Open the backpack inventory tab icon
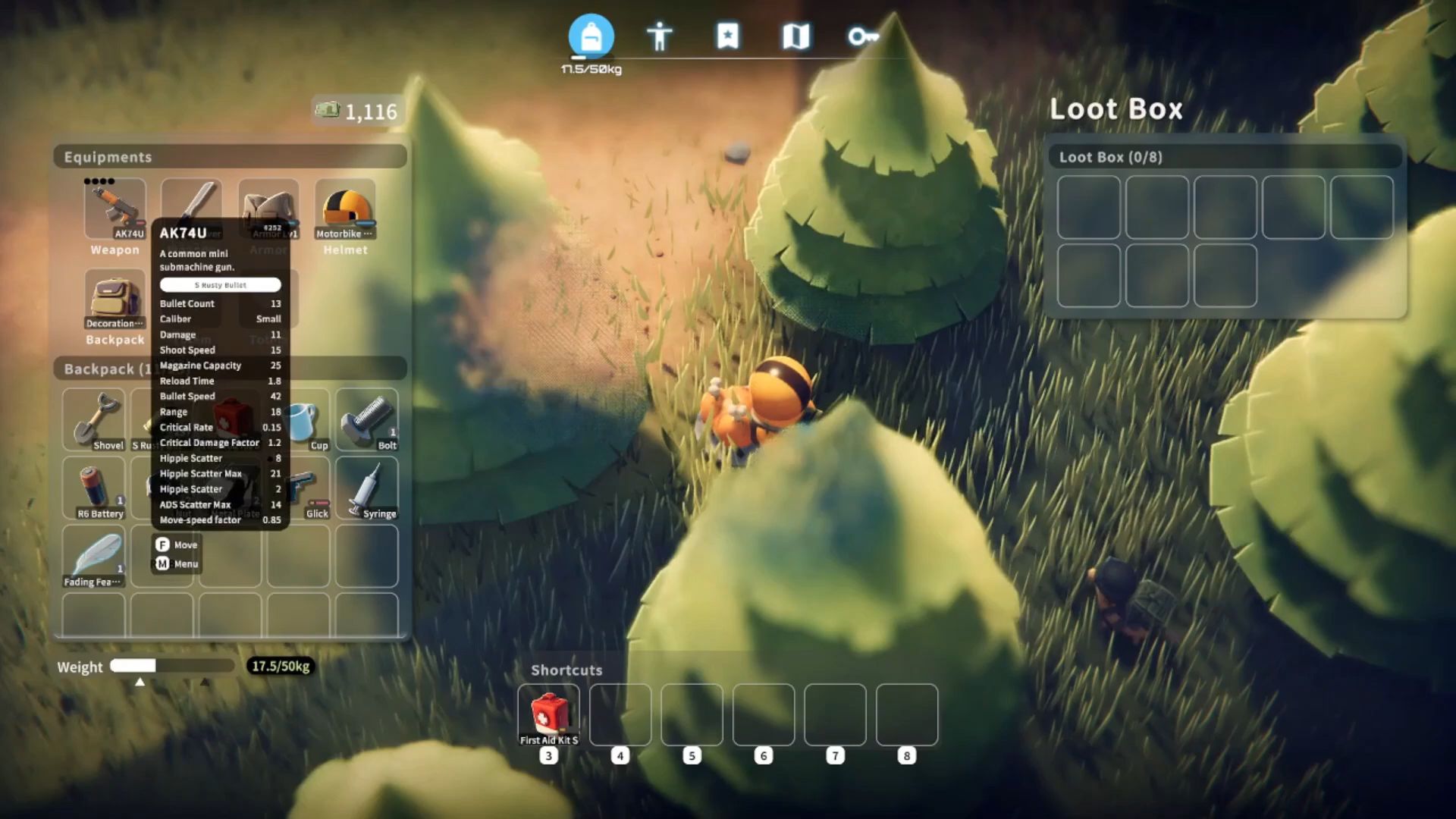 591,34
